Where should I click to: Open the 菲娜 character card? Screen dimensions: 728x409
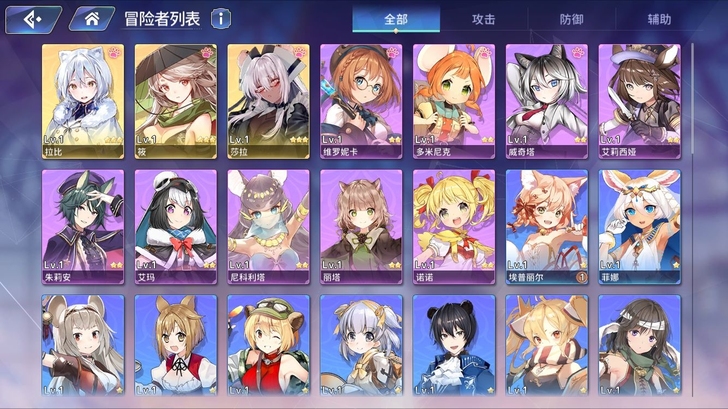[x=639, y=226]
